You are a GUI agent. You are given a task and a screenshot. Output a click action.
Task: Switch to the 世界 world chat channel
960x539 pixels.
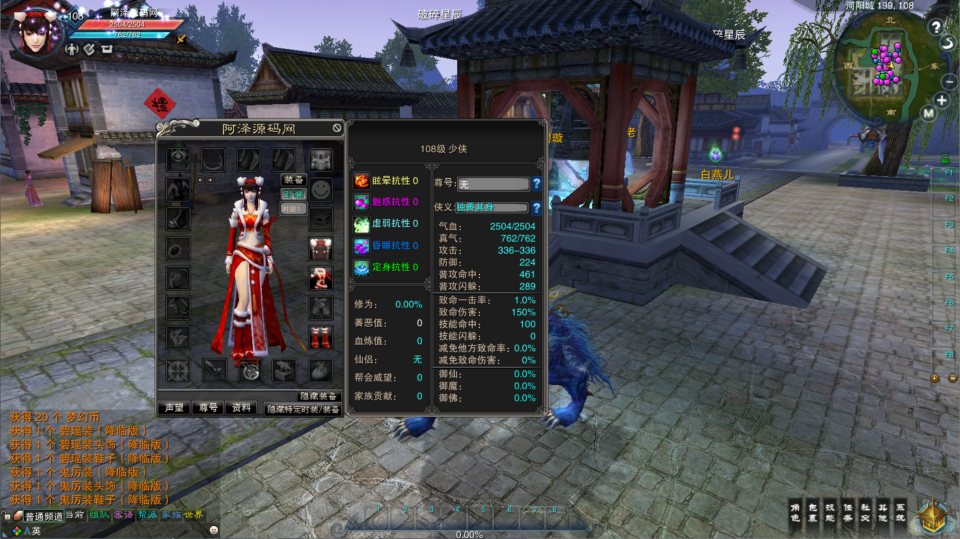[193, 515]
